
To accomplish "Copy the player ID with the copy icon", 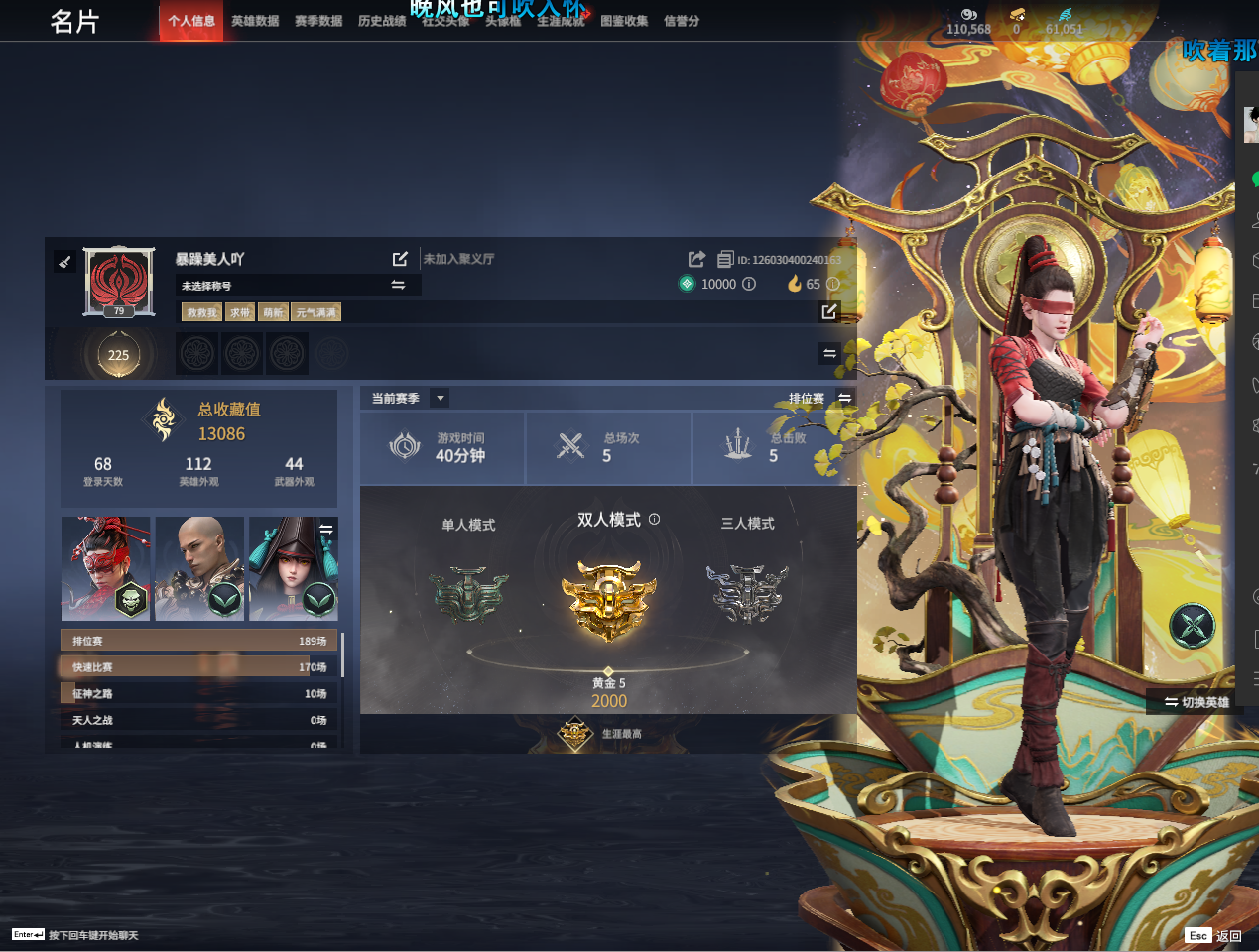I will pyautogui.click(x=725, y=260).
